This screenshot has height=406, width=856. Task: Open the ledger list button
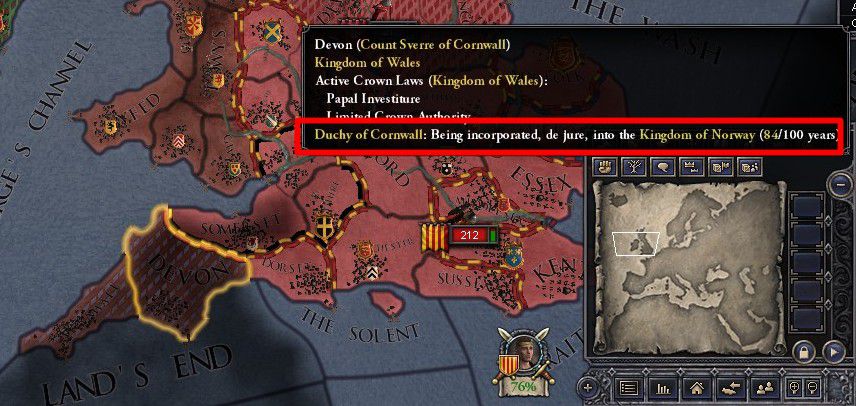pyautogui.click(x=628, y=387)
